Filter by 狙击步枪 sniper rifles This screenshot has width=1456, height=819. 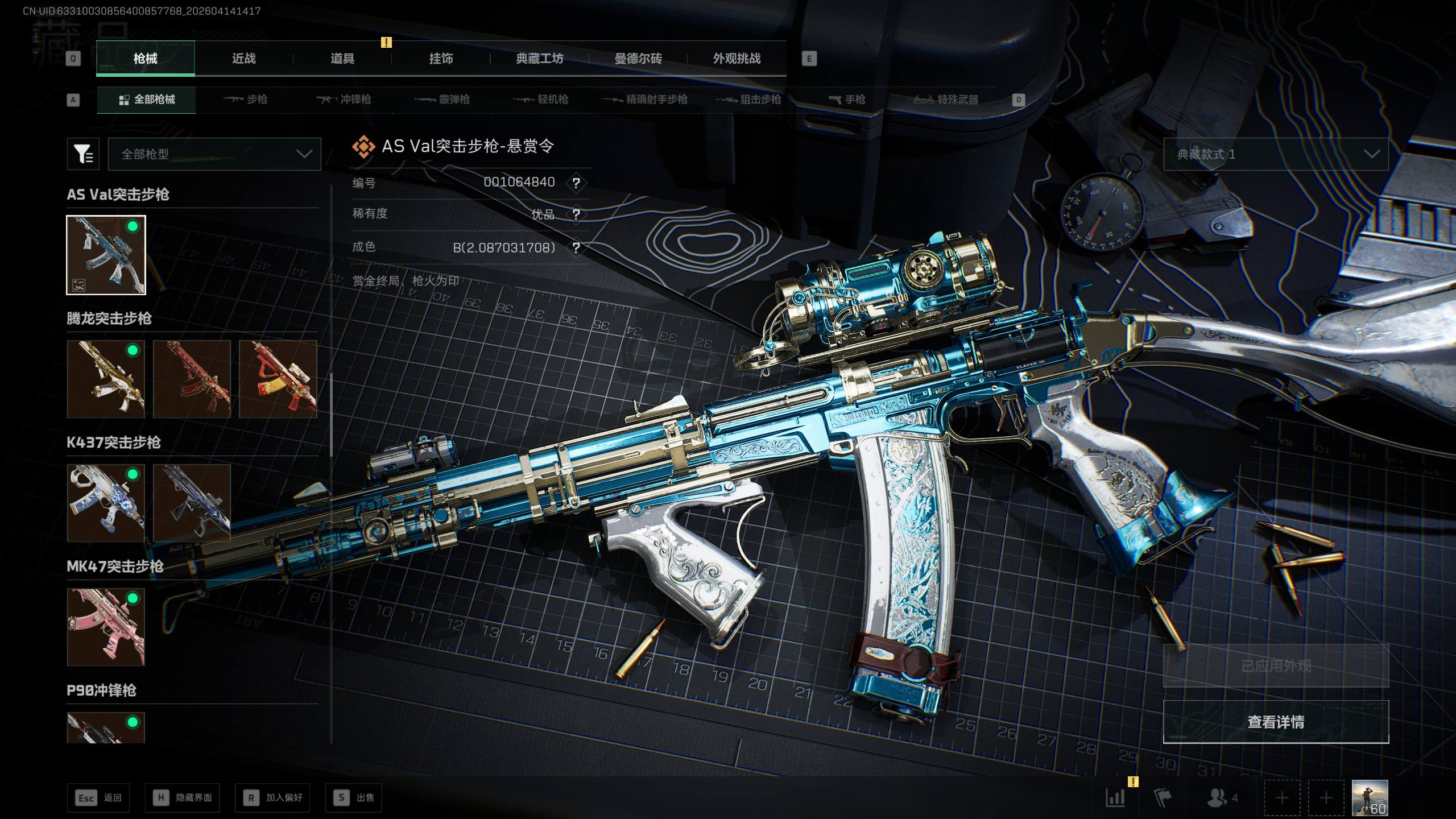click(748, 100)
